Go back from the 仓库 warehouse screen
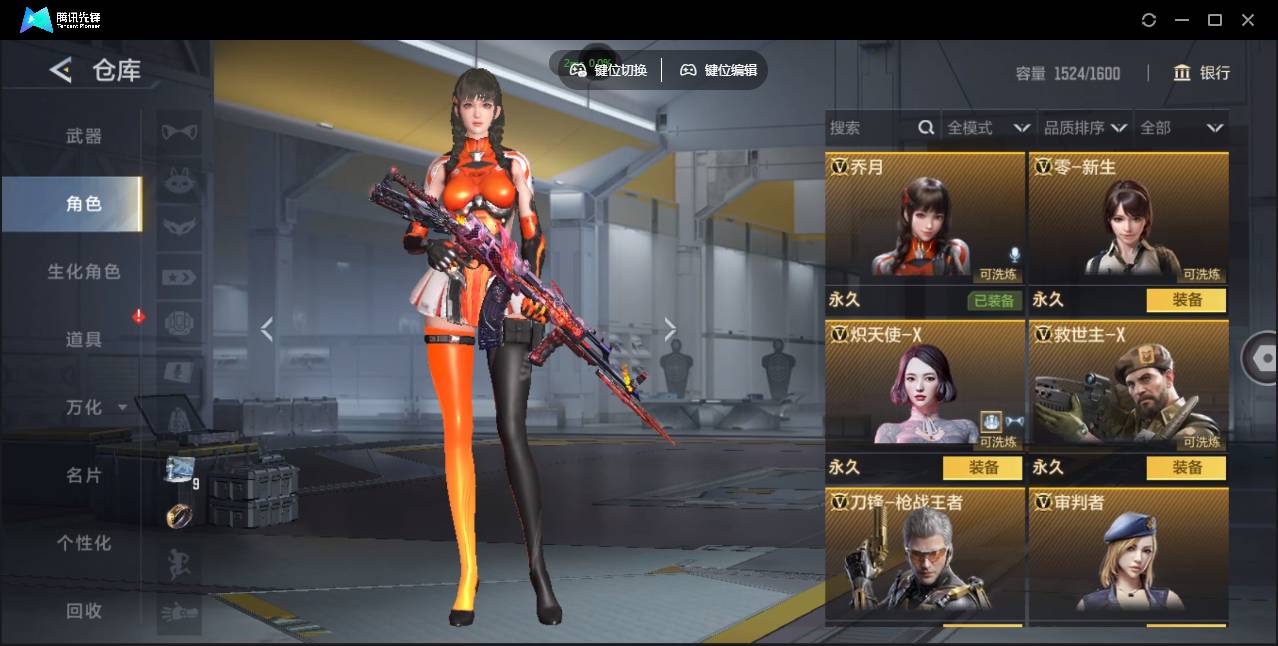Viewport: 1278px width, 646px height. [x=61, y=70]
